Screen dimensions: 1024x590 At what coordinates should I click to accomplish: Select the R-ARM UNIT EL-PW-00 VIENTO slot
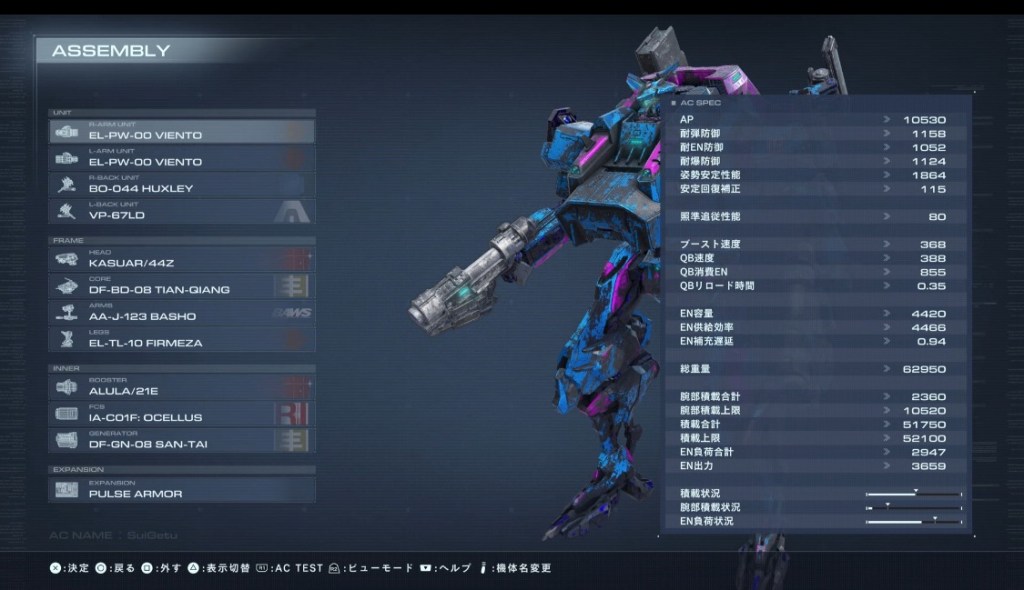(181, 131)
